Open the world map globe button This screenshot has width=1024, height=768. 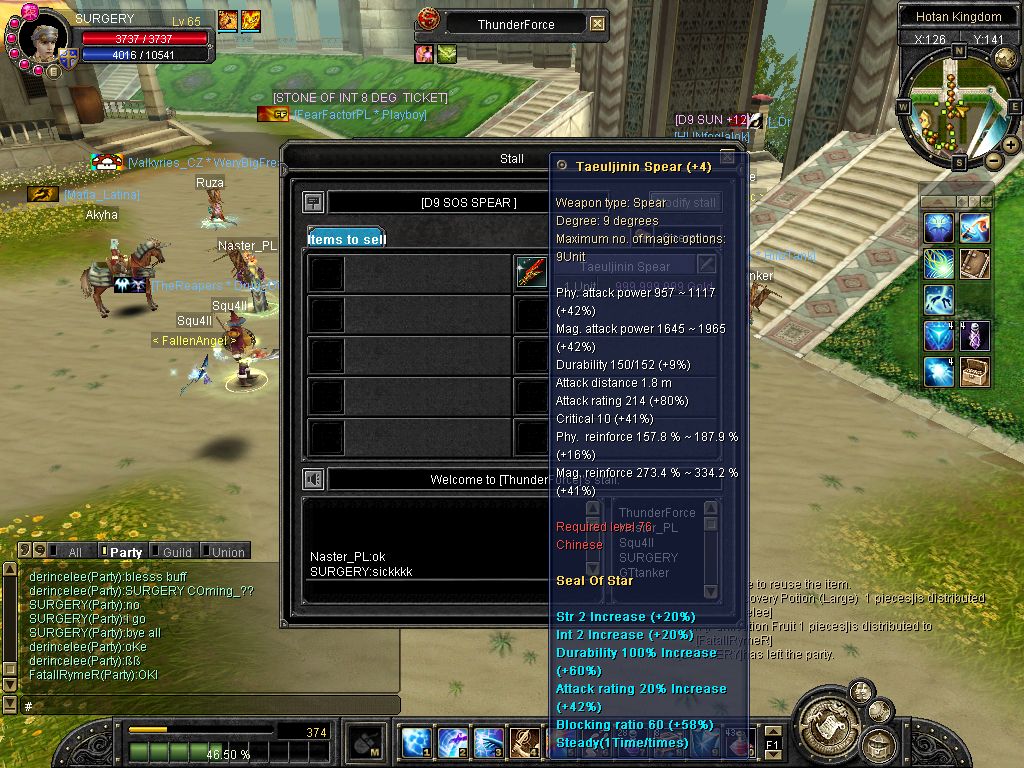[1004, 59]
